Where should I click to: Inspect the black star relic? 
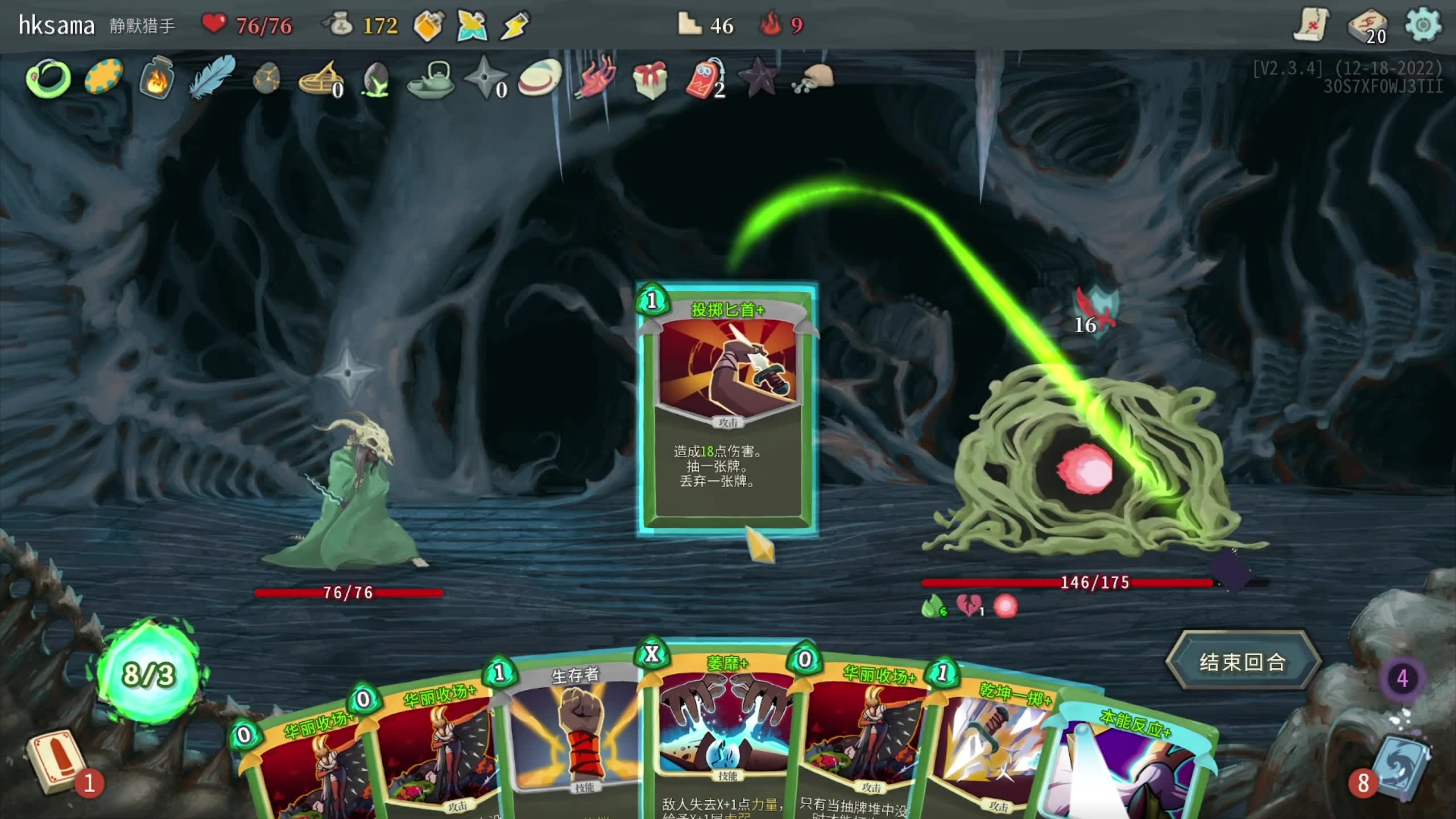pos(759,78)
